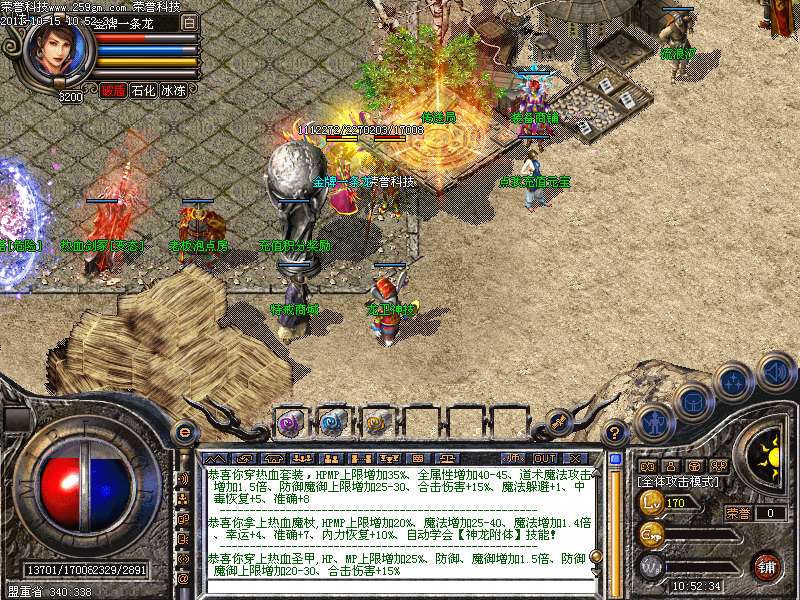Screen dimensions: 800x600
Task: Click the orange 'e' round button
Action: coord(184,432)
